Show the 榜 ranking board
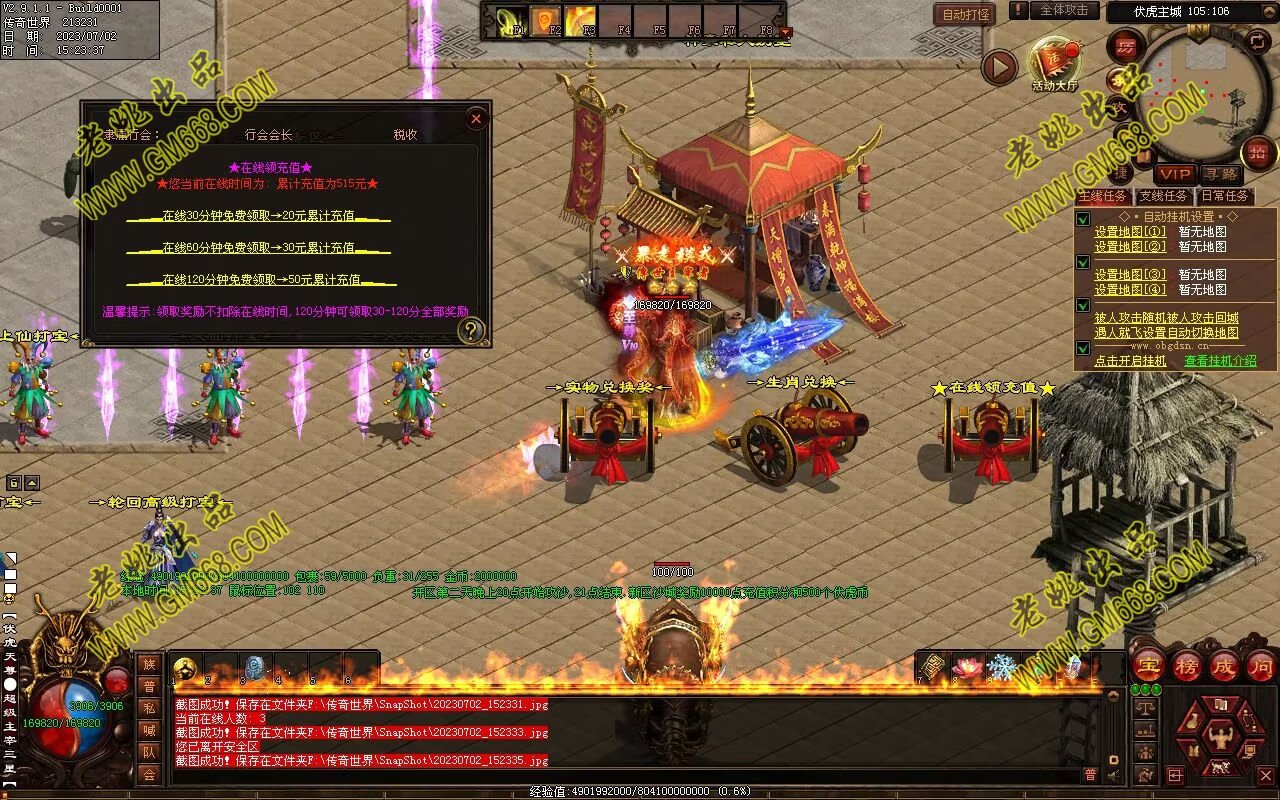The width and height of the screenshot is (1280, 800). point(1187,665)
